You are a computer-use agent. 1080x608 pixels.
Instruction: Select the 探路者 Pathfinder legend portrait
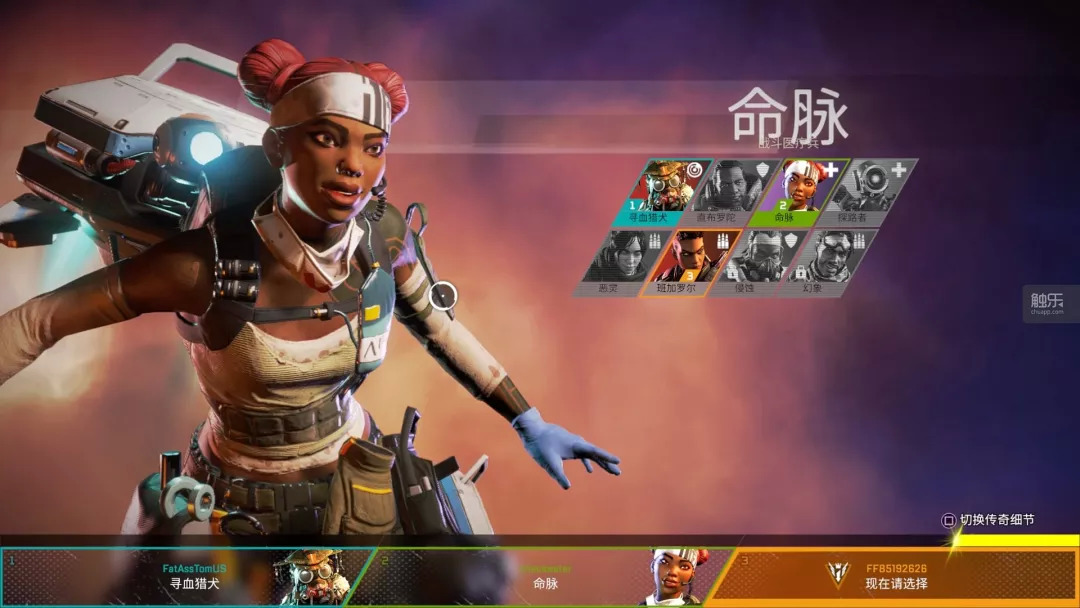point(870,191)
